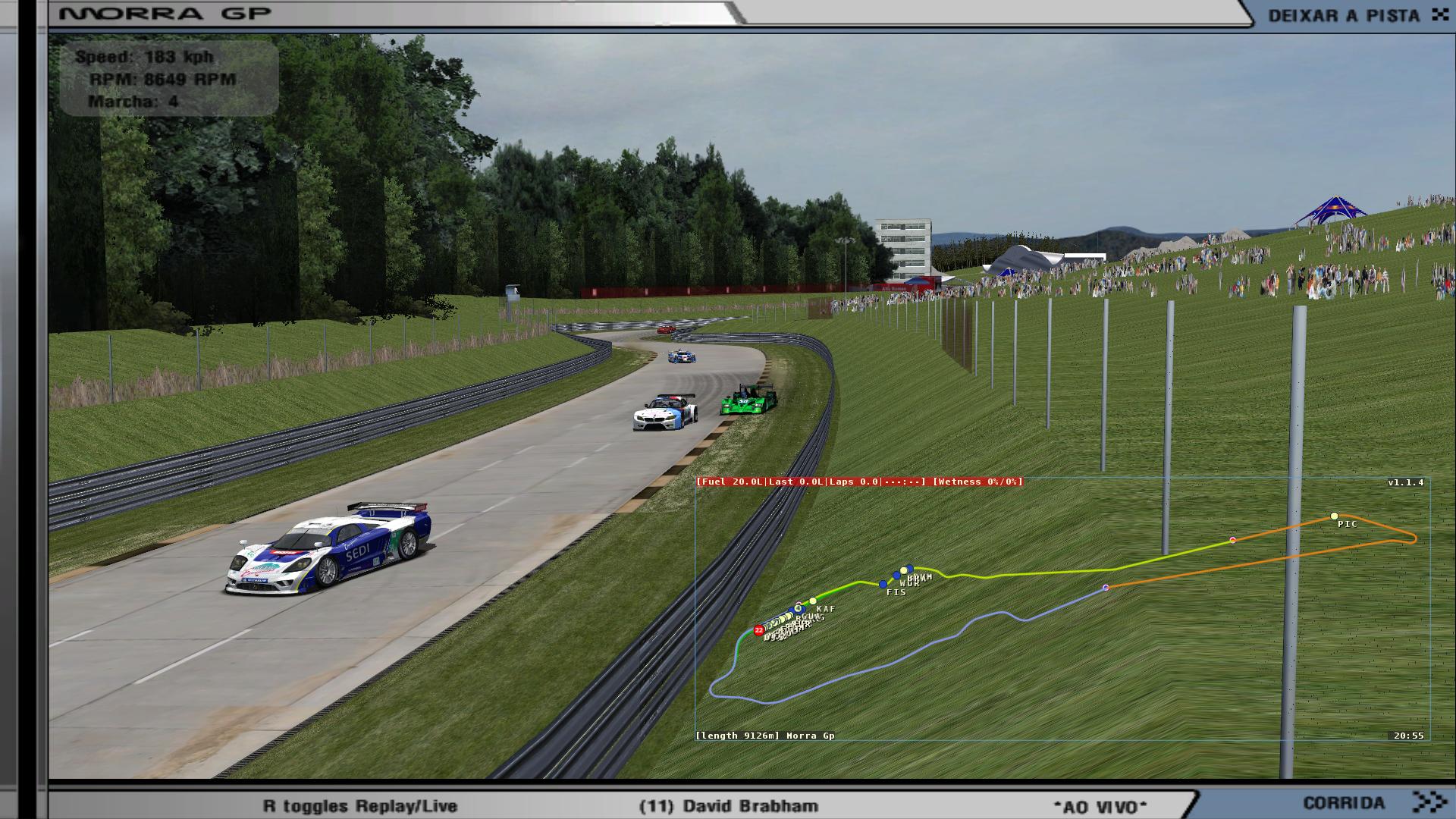
Task: Select the PIC driver marker on the map
Action: point(1334,516)
